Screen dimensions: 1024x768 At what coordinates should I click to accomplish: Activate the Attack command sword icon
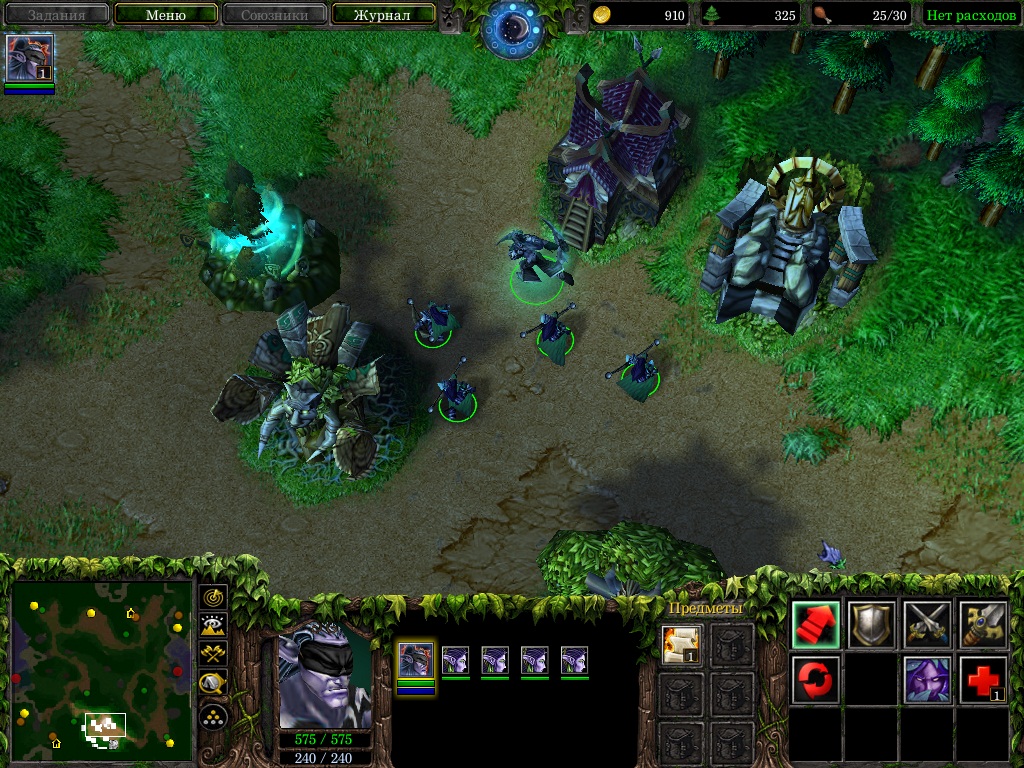point(983,625)
